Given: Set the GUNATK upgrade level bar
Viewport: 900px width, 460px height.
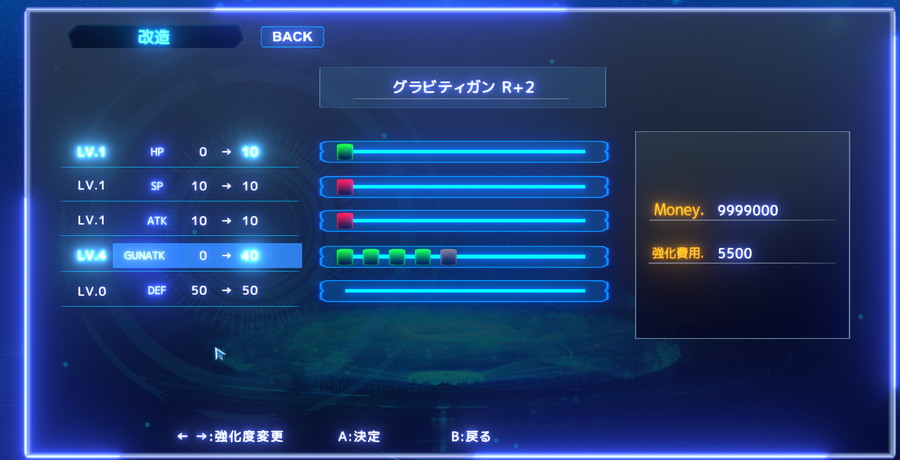Looking at the screenshot, I should [x=464, y=257].
